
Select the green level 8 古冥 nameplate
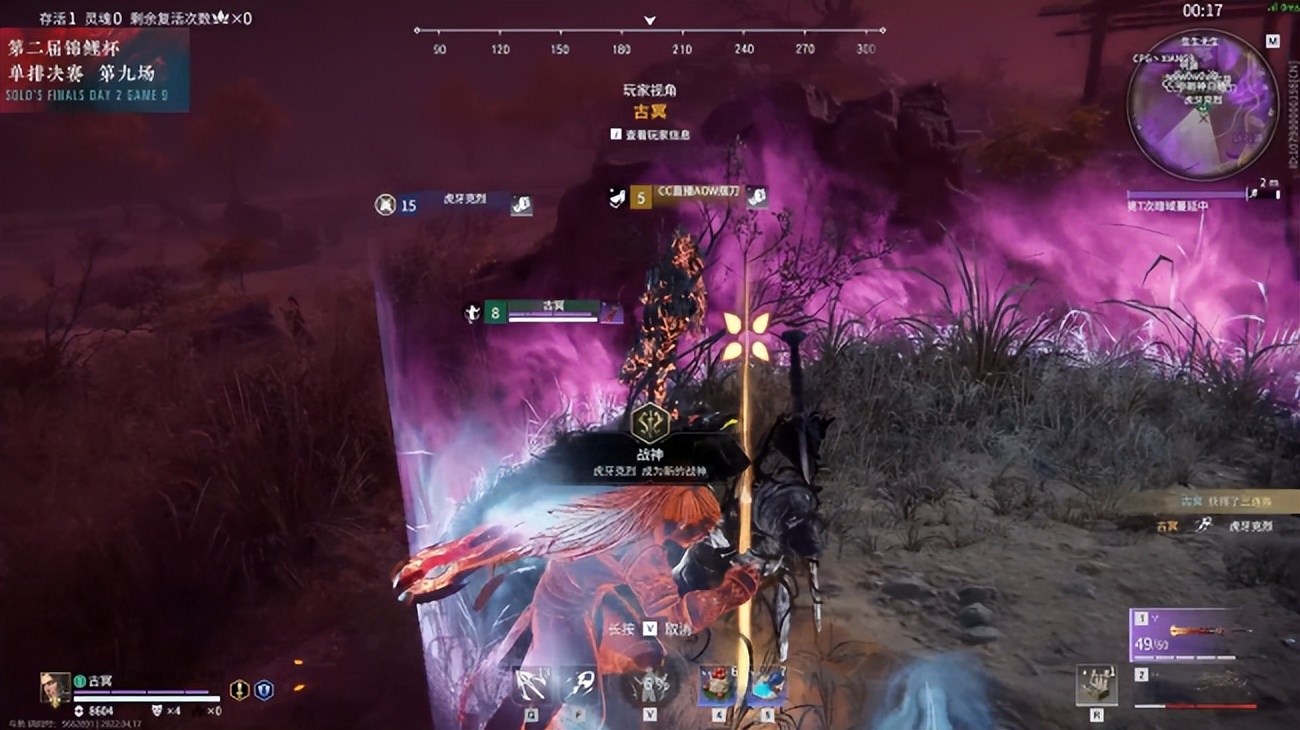click(x=546, y=313)
